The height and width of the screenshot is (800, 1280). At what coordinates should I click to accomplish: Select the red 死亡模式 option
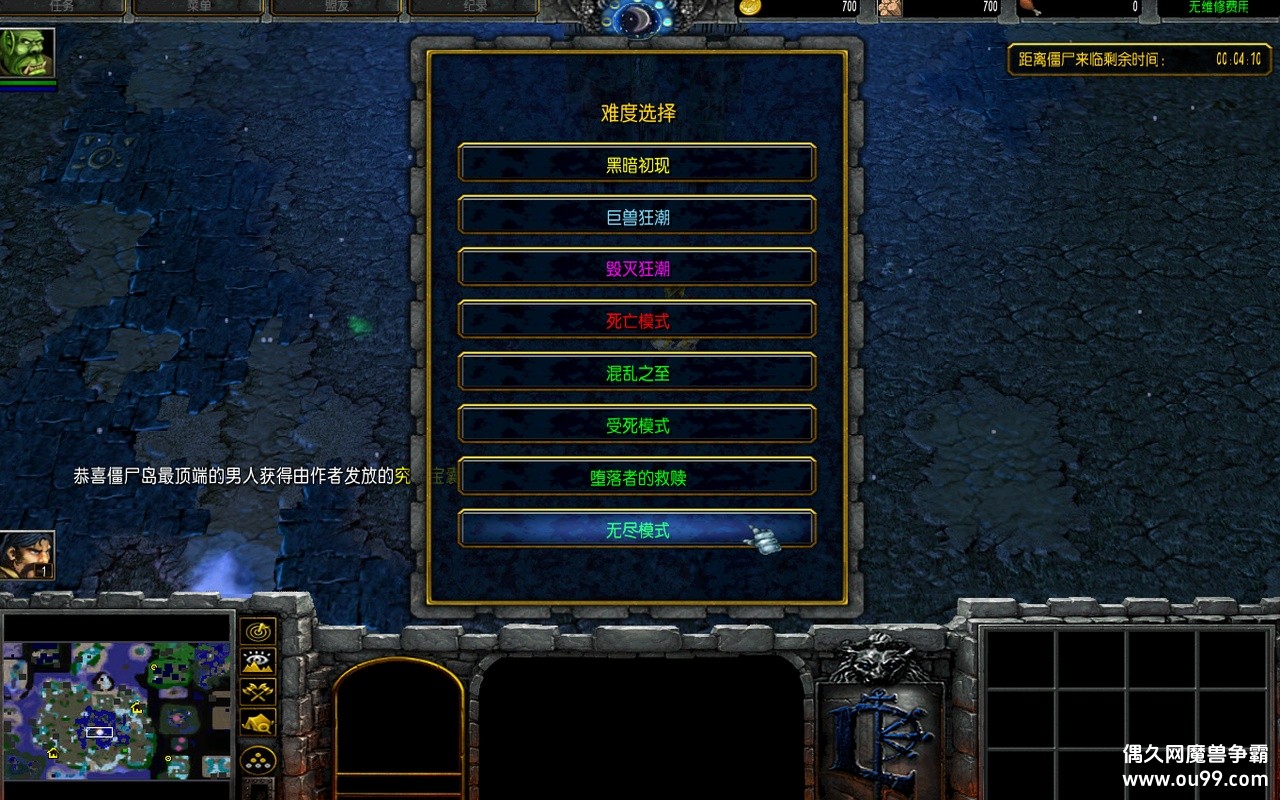637,321
